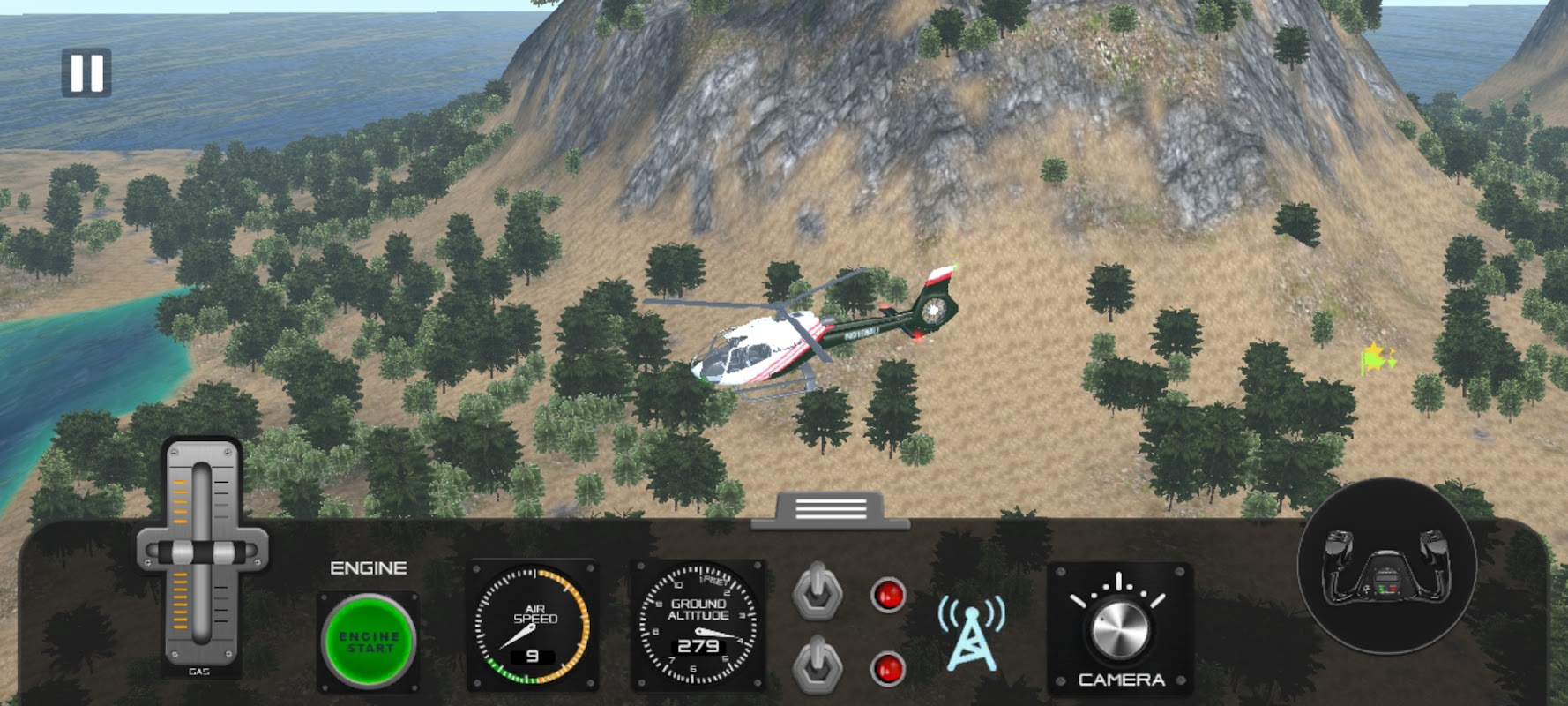Click the green Engine Start button
The image size is (1568, 706).
click(369, 642)
